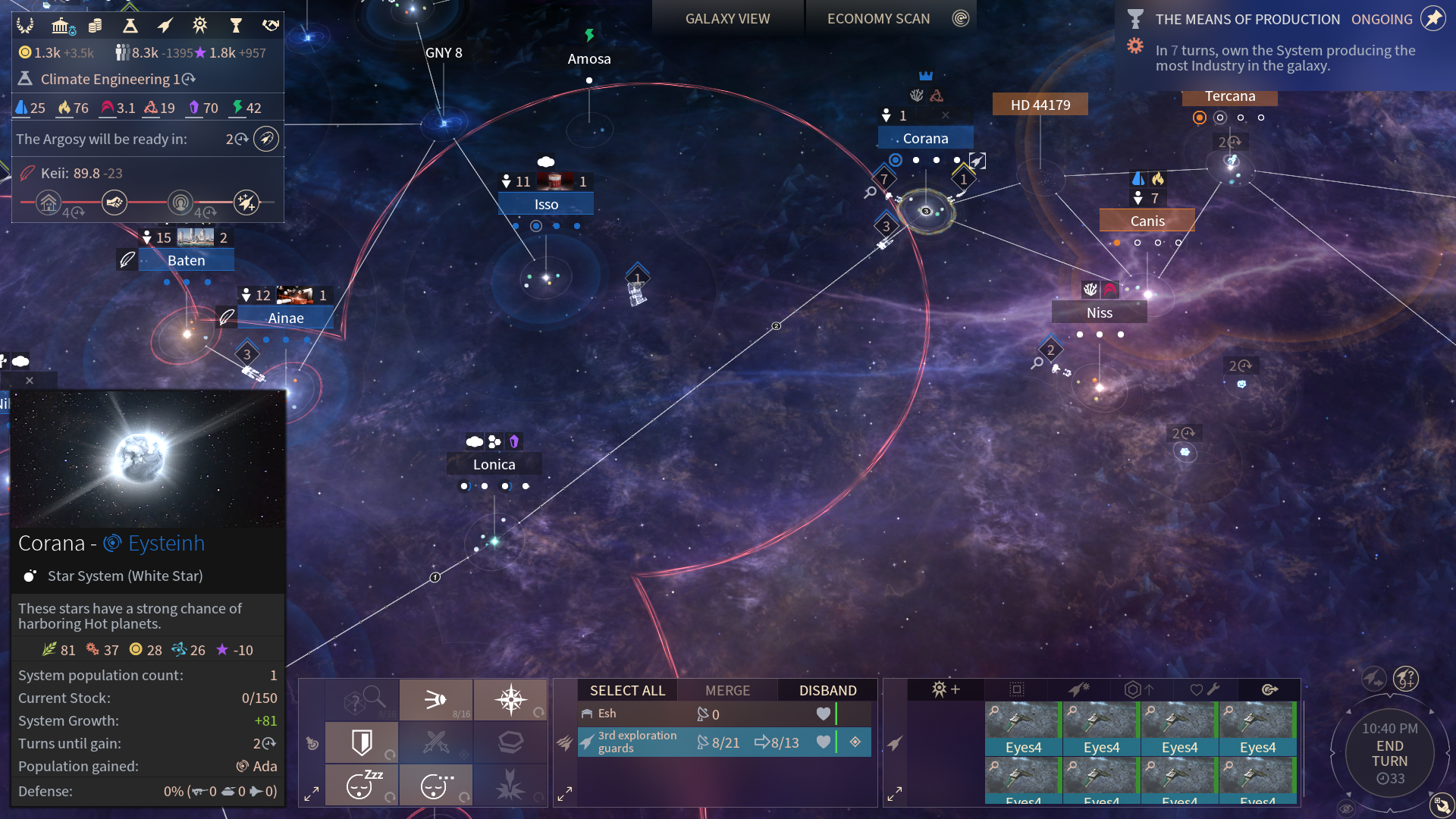This screenshot has height=819, width=1456.
Task: Click the Argosy rocket button
Action: point(266,139)
